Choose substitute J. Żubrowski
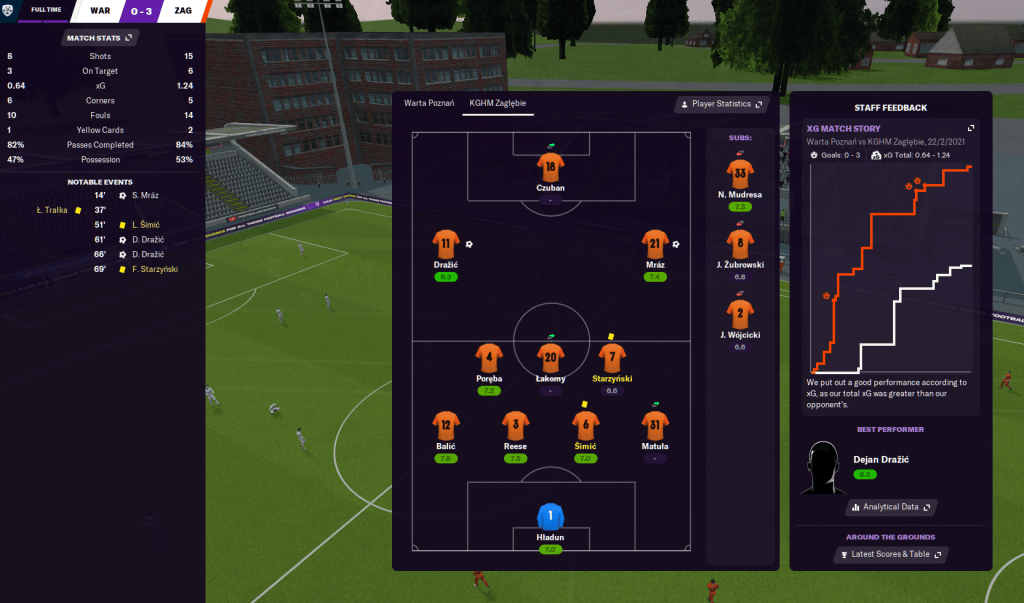The width and height of the screenshot is (1024, 603). pyautogui.click(x=740, y=242)
